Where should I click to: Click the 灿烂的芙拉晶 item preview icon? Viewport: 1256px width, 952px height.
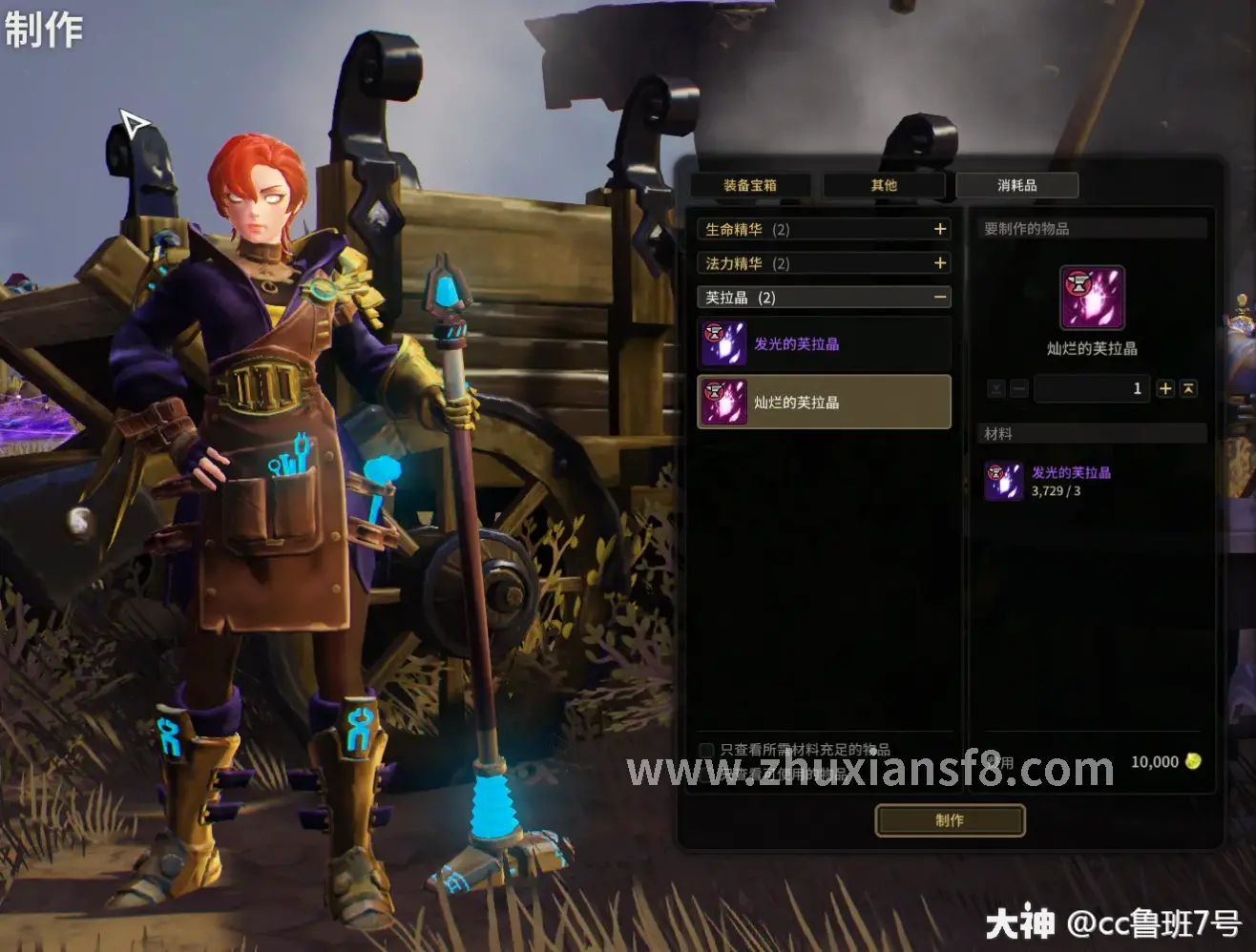click(1093, 299)
